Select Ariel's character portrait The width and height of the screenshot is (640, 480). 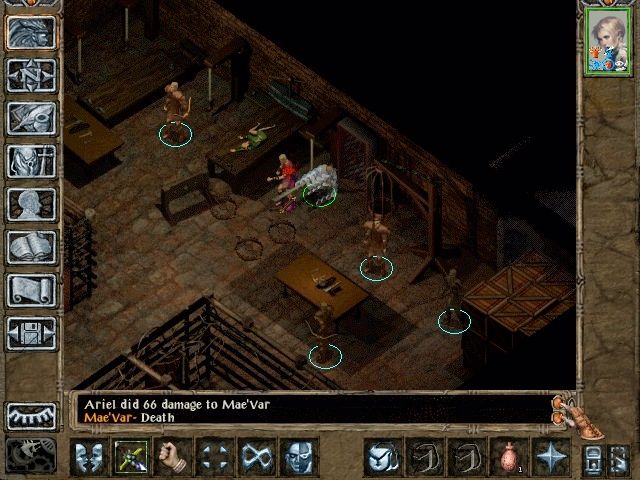pyautogui.click(x=608, y=42)
